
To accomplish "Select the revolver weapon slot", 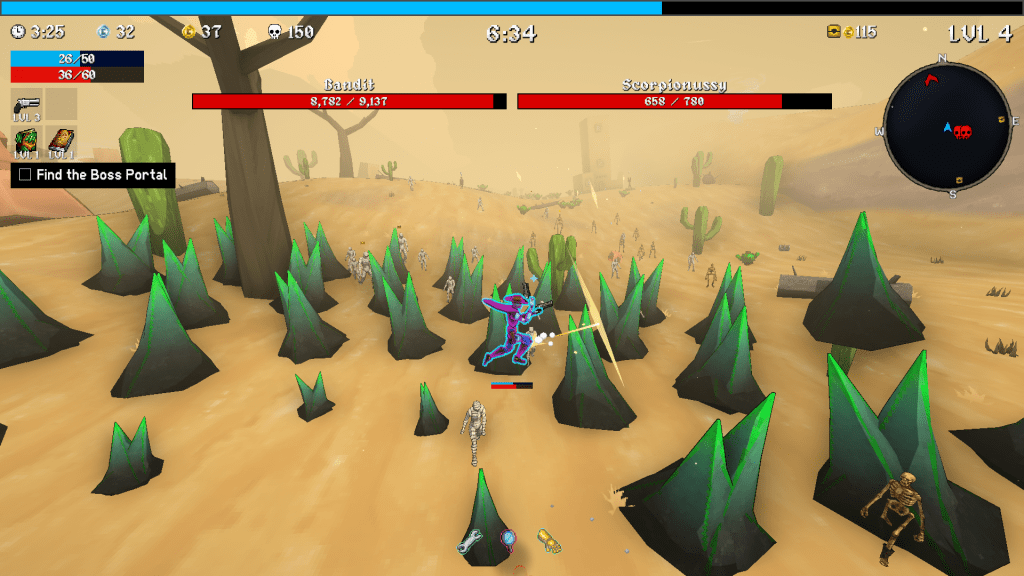I will (x=27, y=104).
